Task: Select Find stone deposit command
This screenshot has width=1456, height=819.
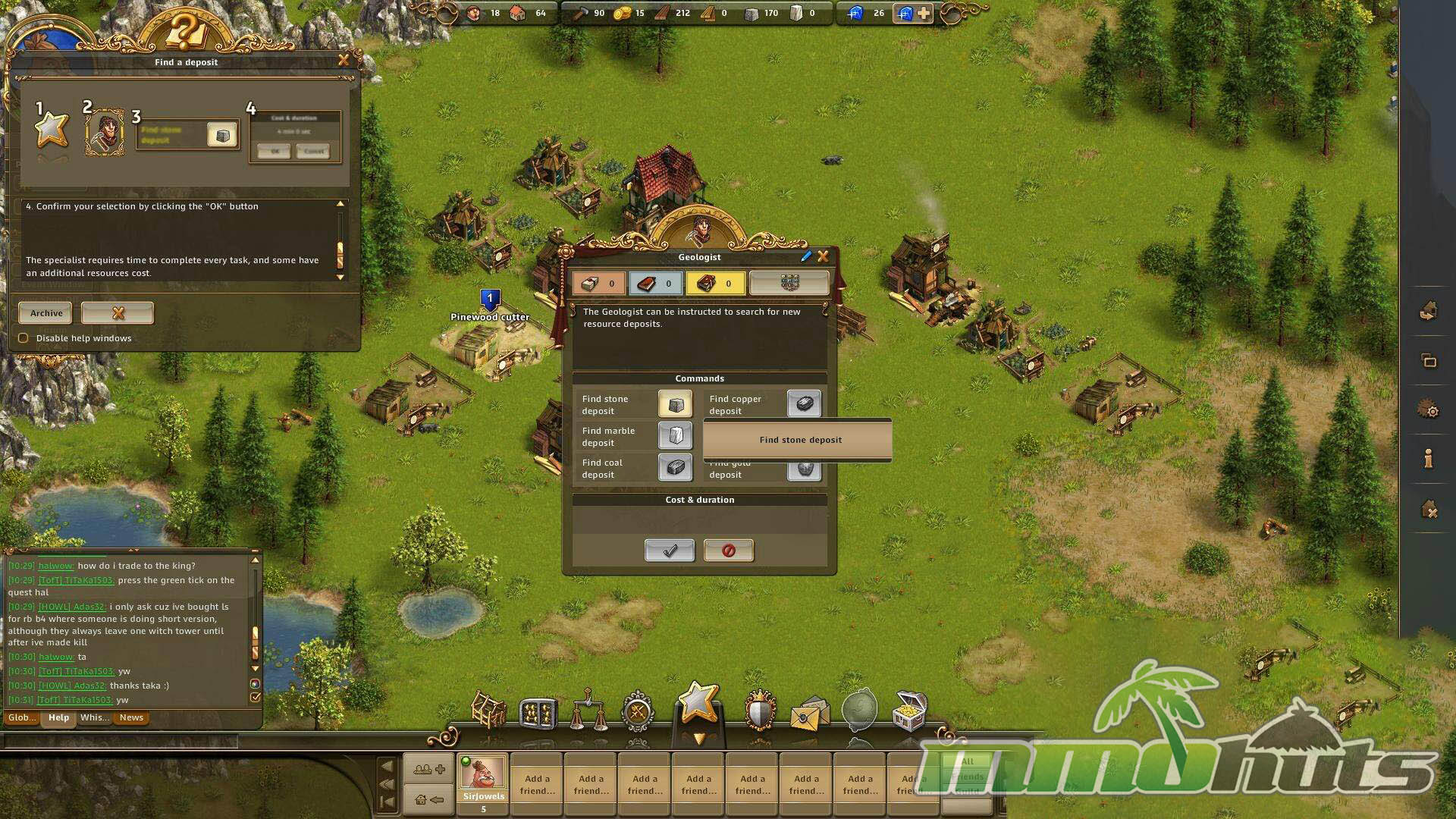Action: point(674,404)
